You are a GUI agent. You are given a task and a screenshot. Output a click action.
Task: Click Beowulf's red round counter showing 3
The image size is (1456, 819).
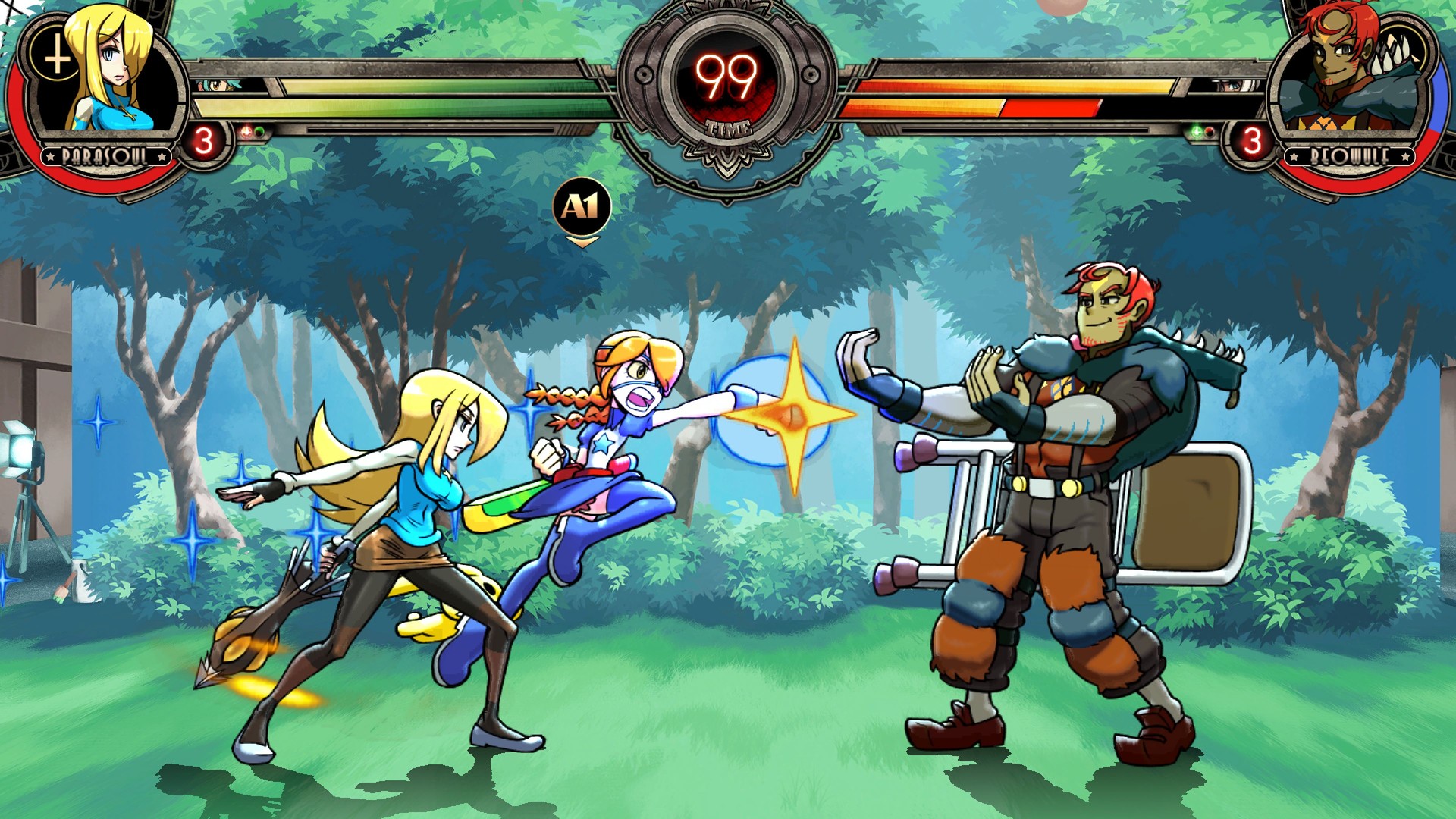1254,139
